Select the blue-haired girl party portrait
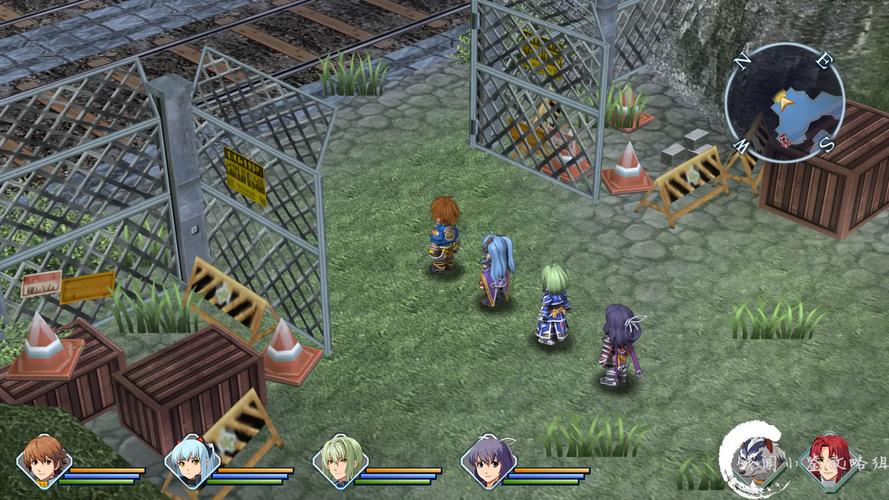The image size is (889, 500). [x=190, y=461]
